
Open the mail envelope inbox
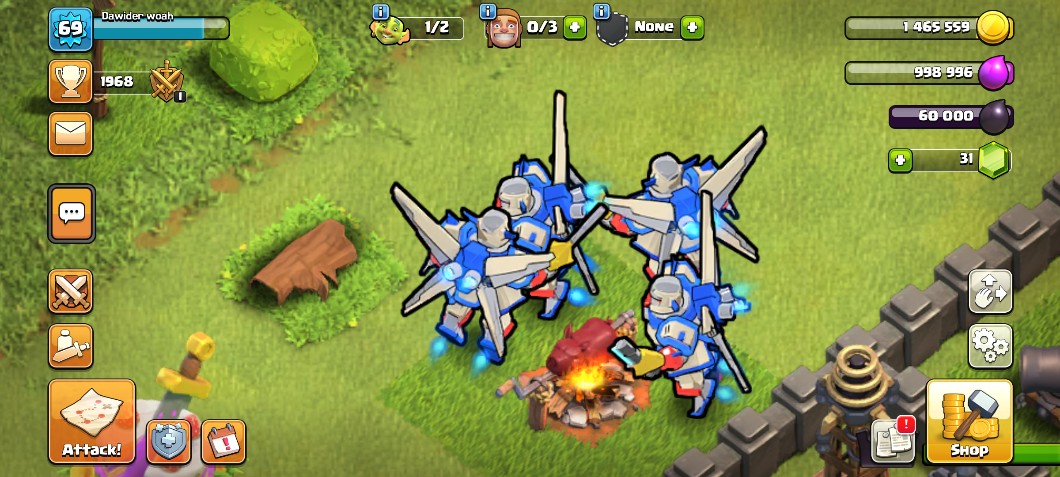tap(71, 133)
